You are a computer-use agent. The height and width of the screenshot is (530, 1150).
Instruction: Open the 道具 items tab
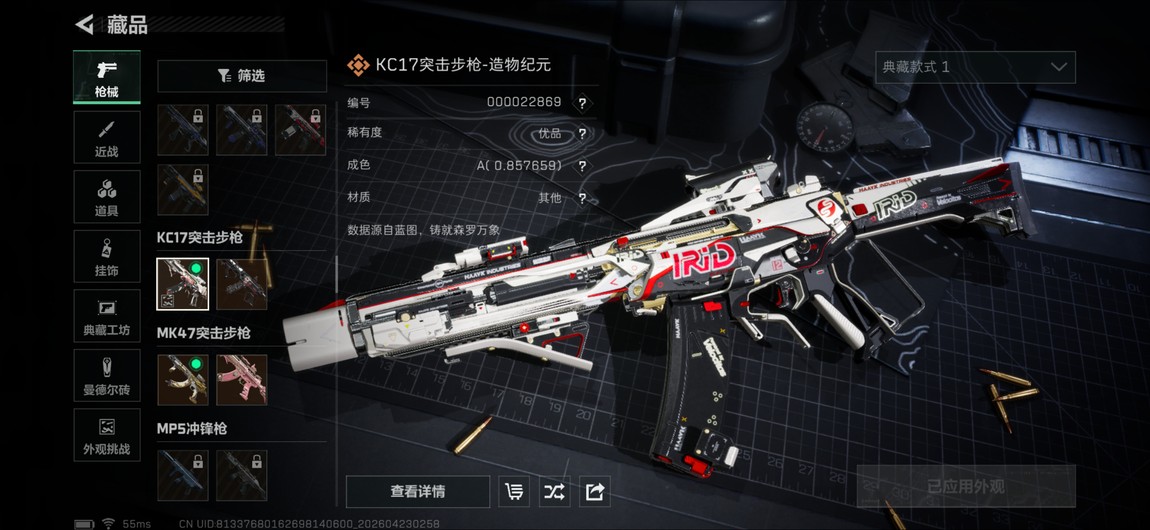(107, 197)
